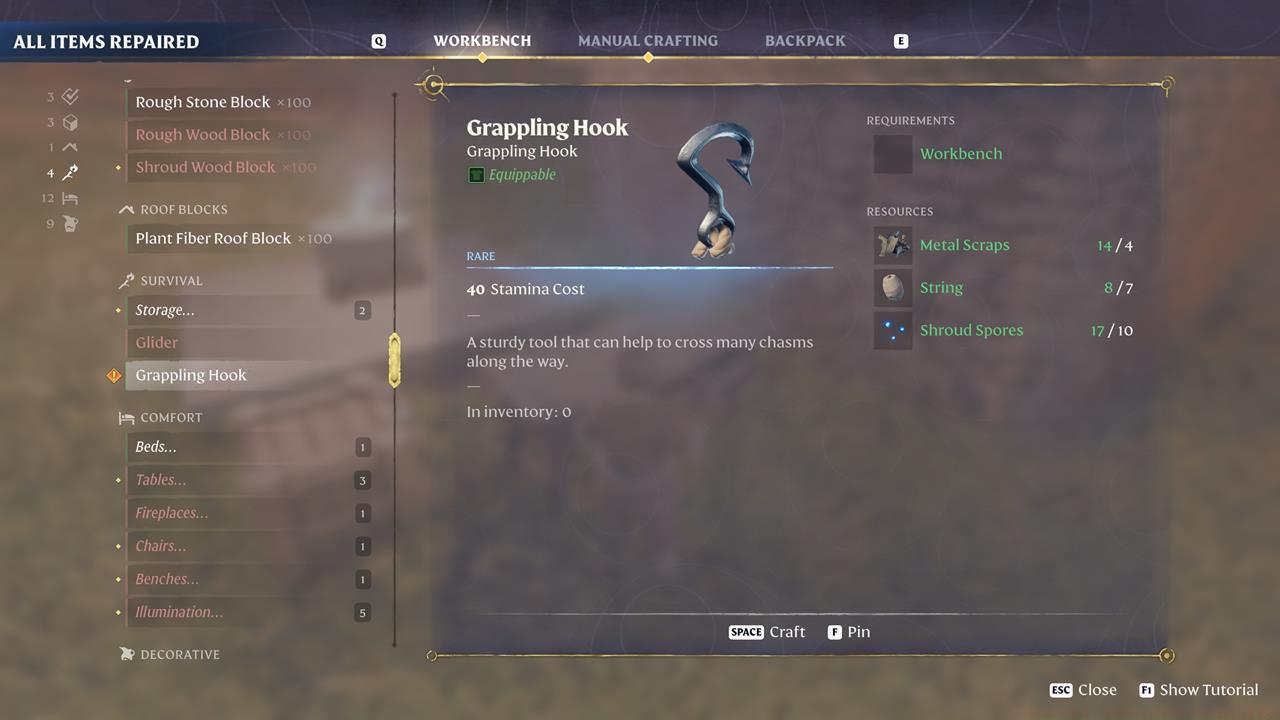Screen dimensions: 1280x720
Task: Switch to the Manual Crafting tab
Action: (x=648, y=40)
